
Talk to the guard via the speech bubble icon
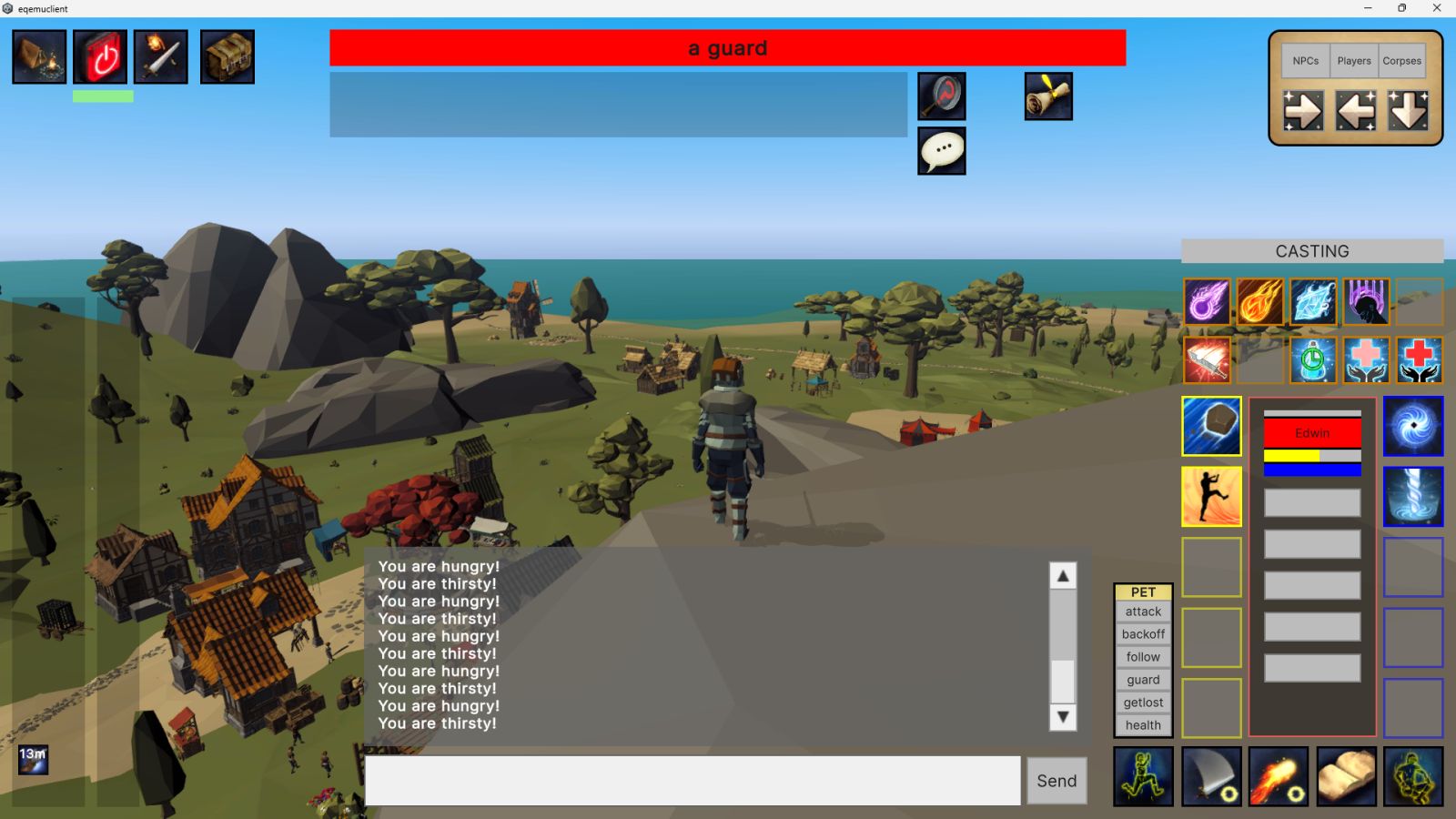941,151
